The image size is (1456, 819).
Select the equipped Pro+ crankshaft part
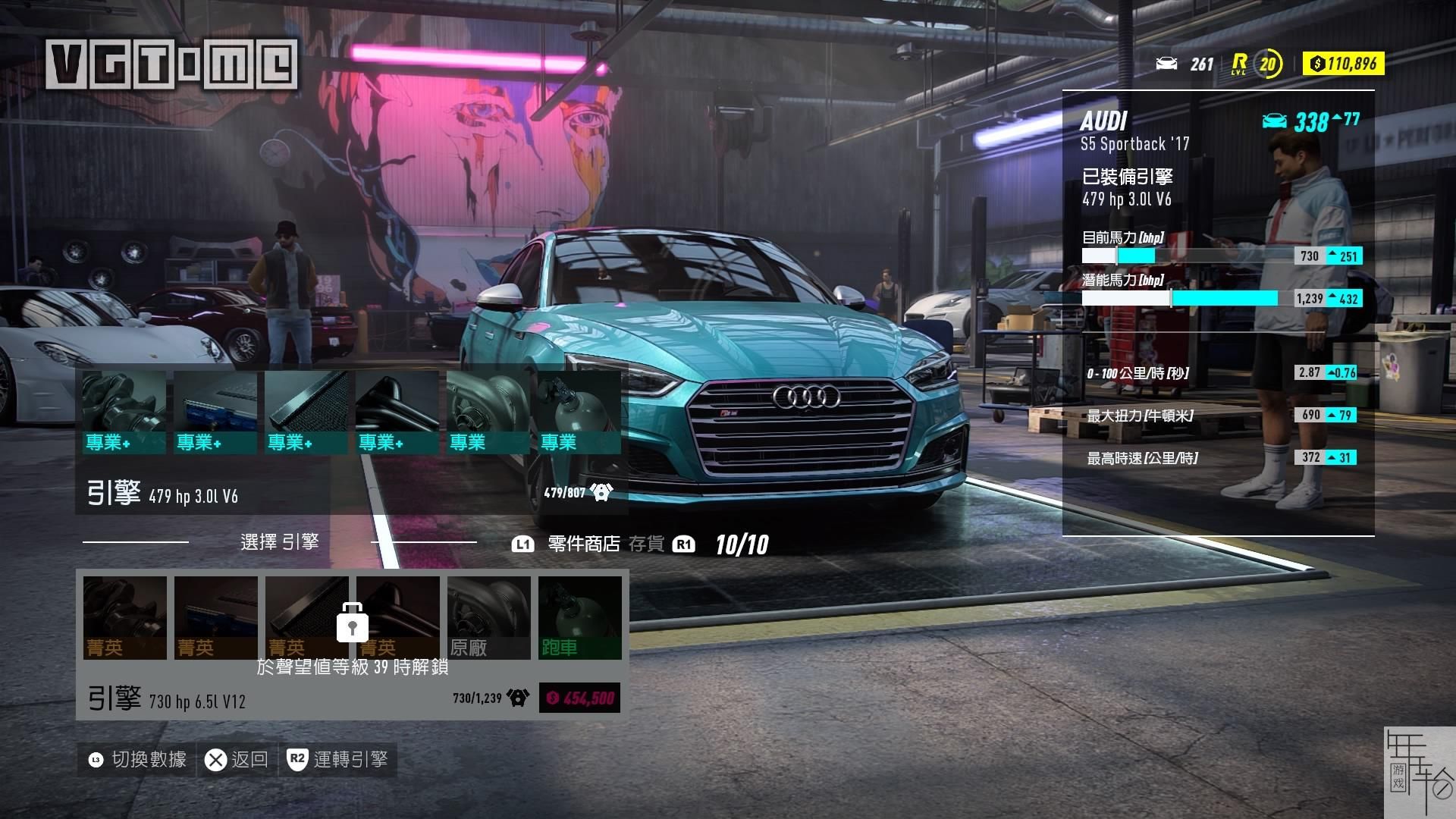[x=124, y=413]
